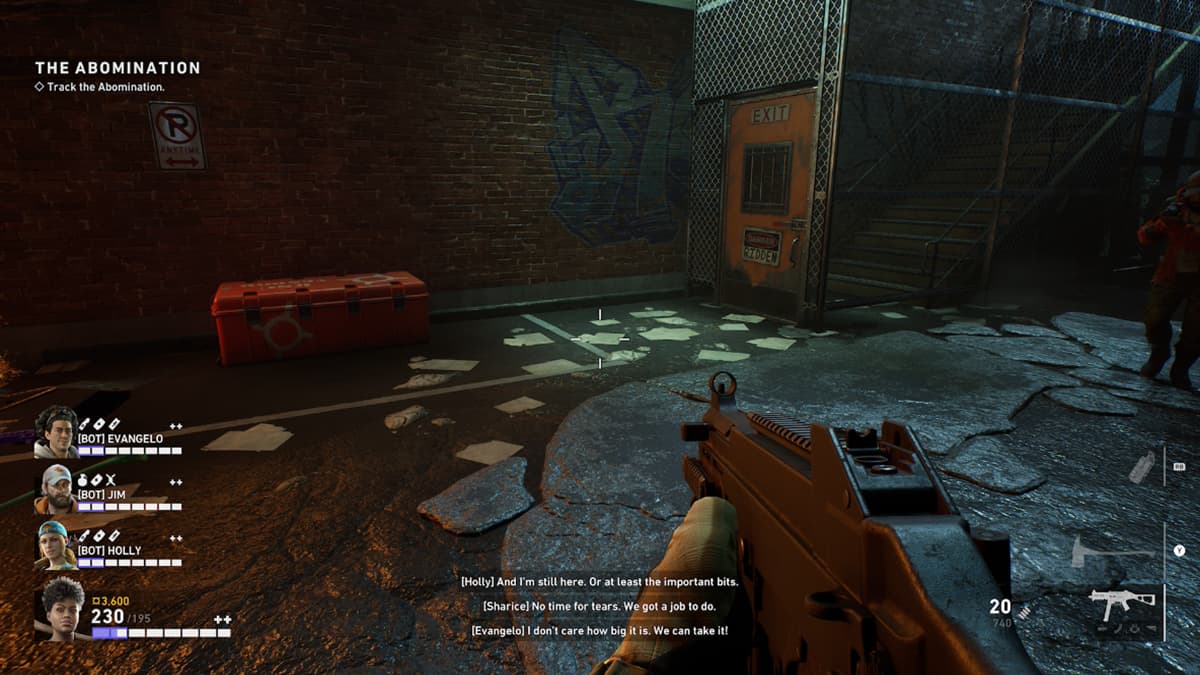Select the throwable bottle item slot
The height and width of the screenshot is (675, 1200).
1141,466
